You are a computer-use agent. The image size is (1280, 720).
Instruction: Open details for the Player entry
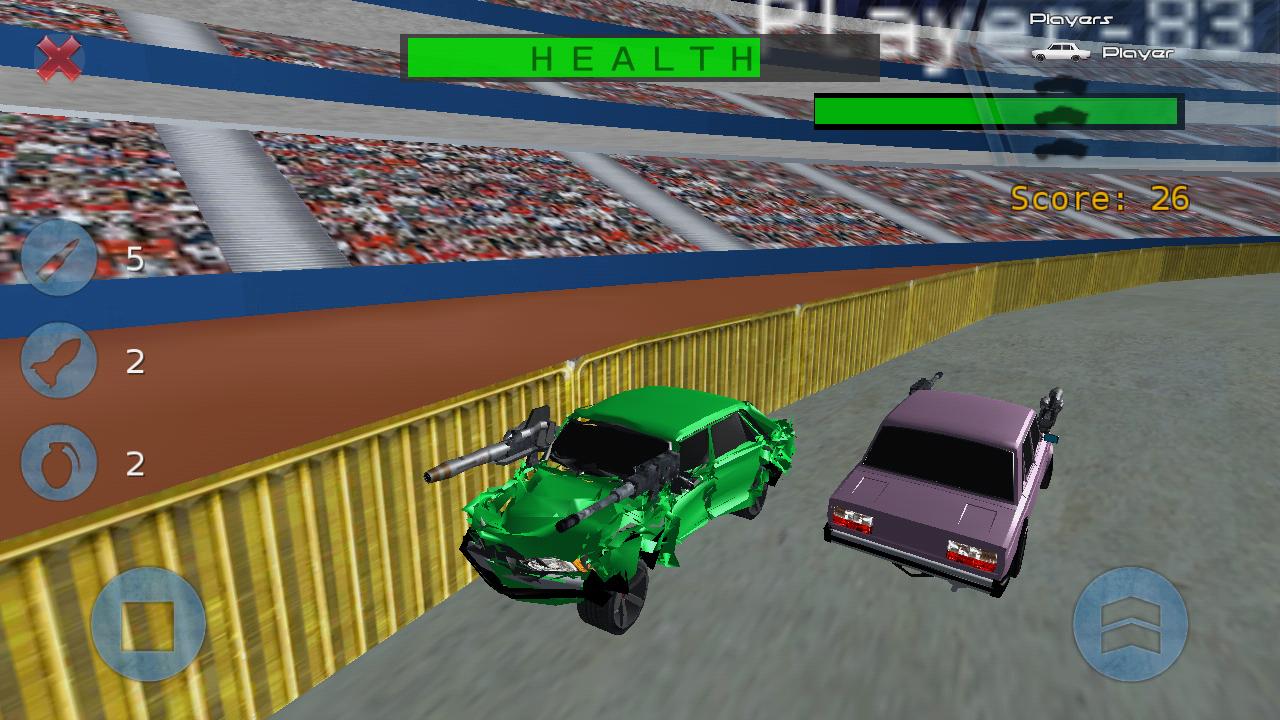pos(1138,52)
